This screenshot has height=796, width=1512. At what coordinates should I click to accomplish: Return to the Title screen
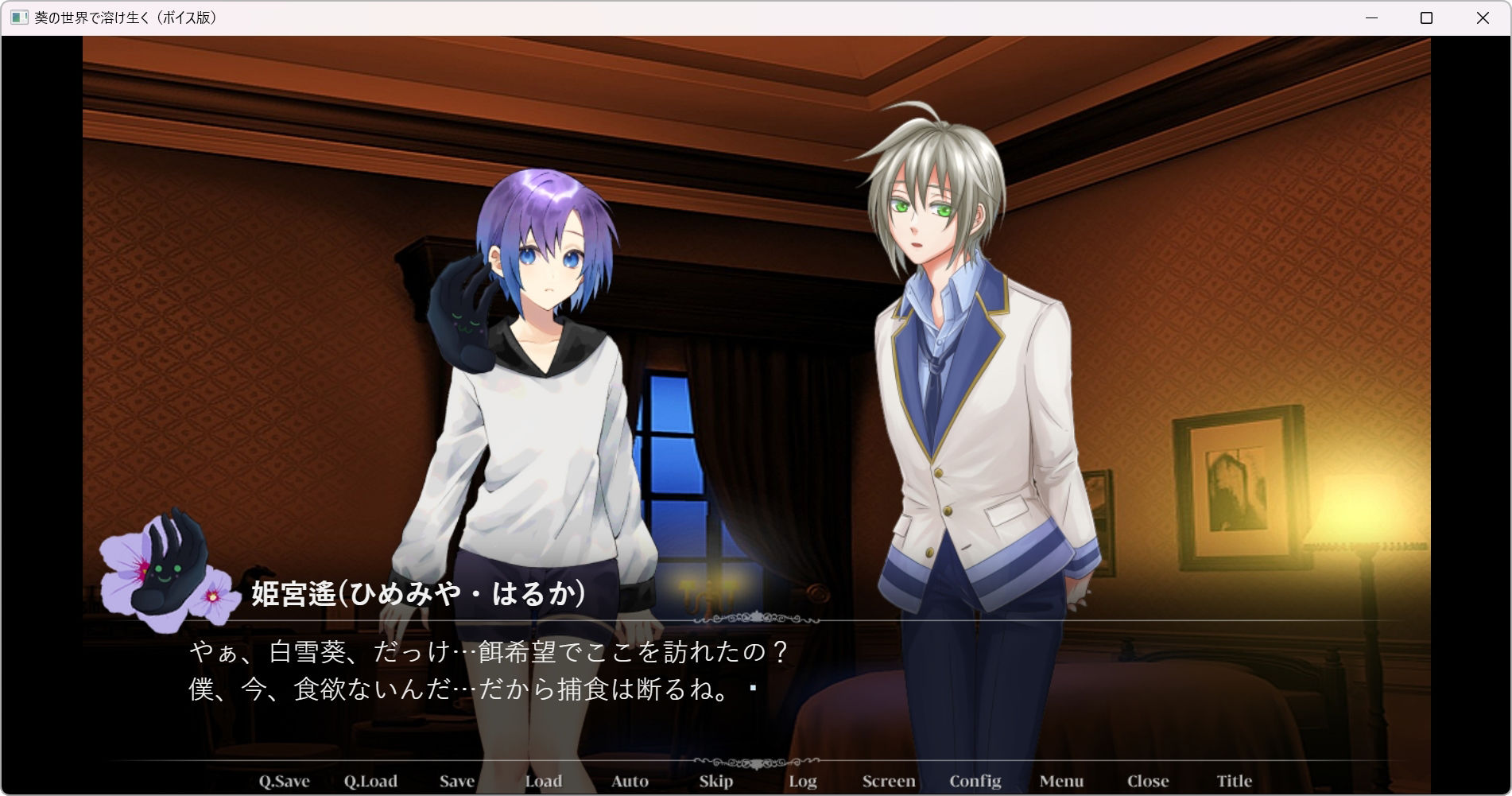click(1234, 781)
